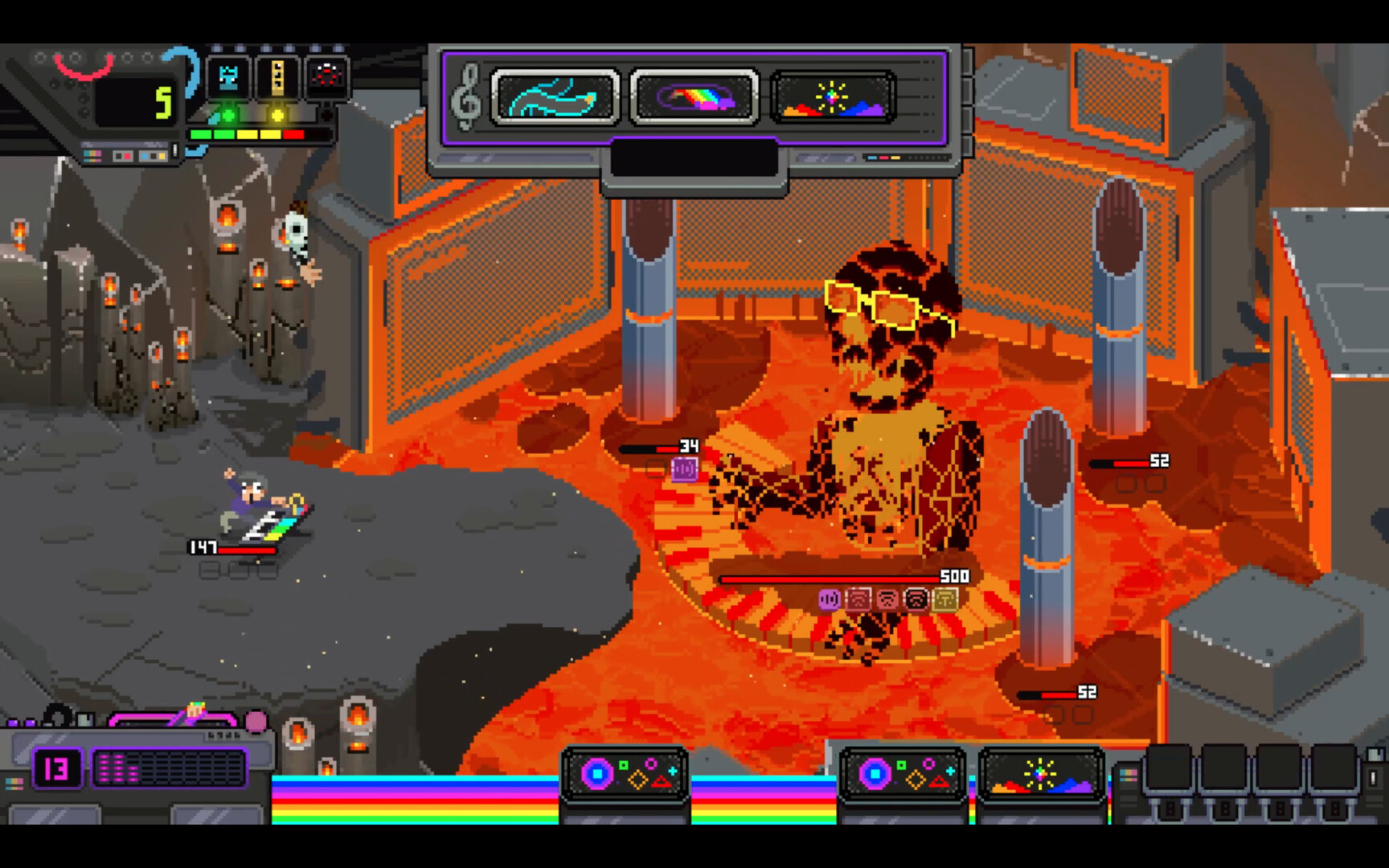Select the blue crowned creature icon in the HUD

227,79
